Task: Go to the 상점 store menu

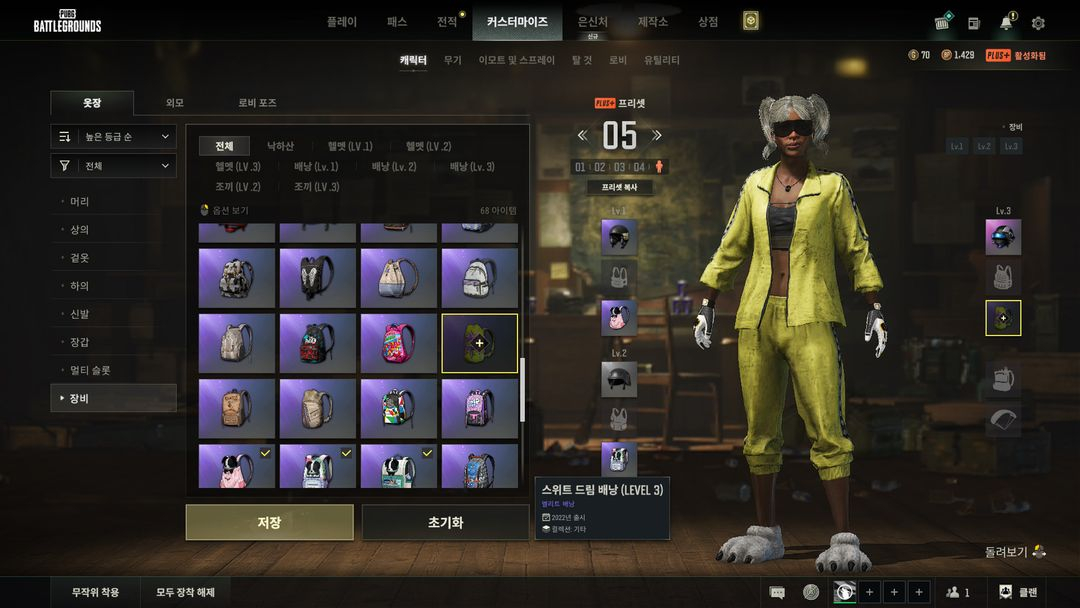Action: tap(708, 21)
